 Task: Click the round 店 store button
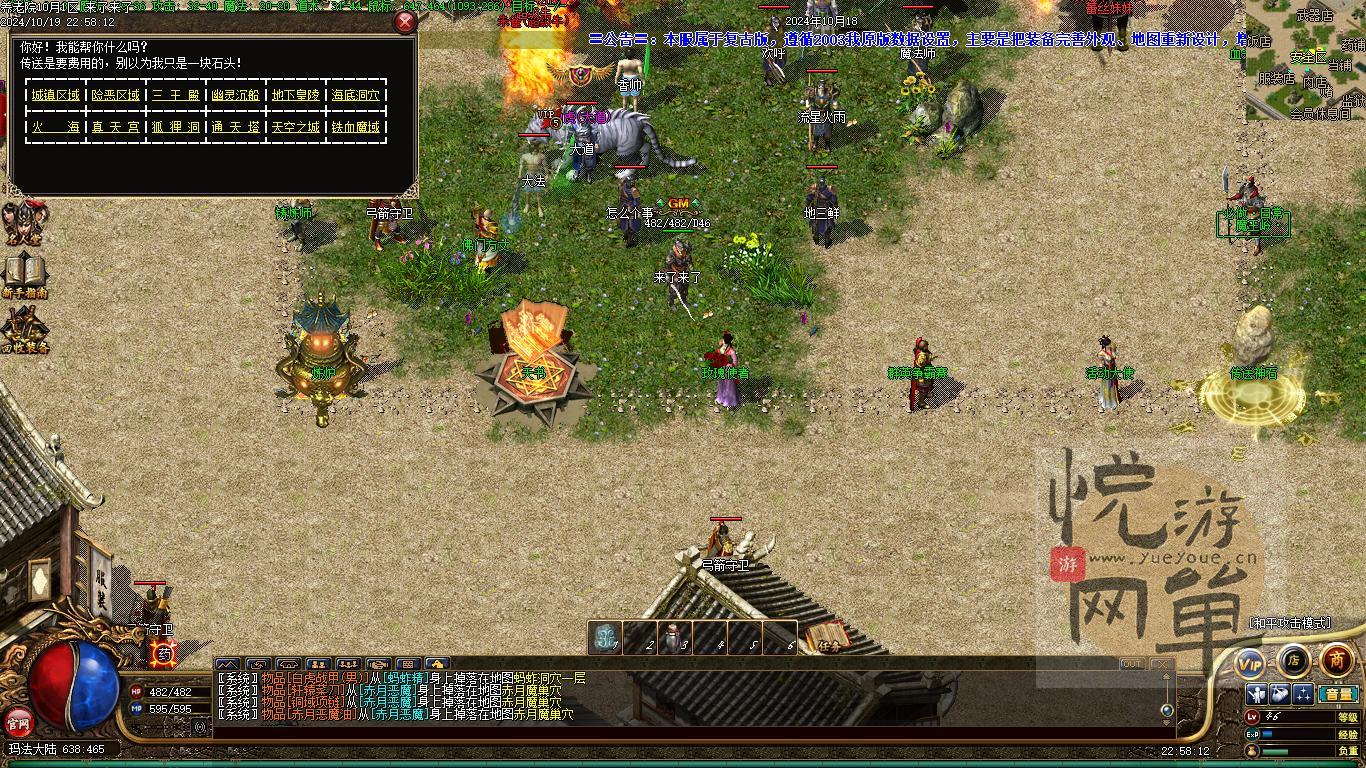point(1293,661)
